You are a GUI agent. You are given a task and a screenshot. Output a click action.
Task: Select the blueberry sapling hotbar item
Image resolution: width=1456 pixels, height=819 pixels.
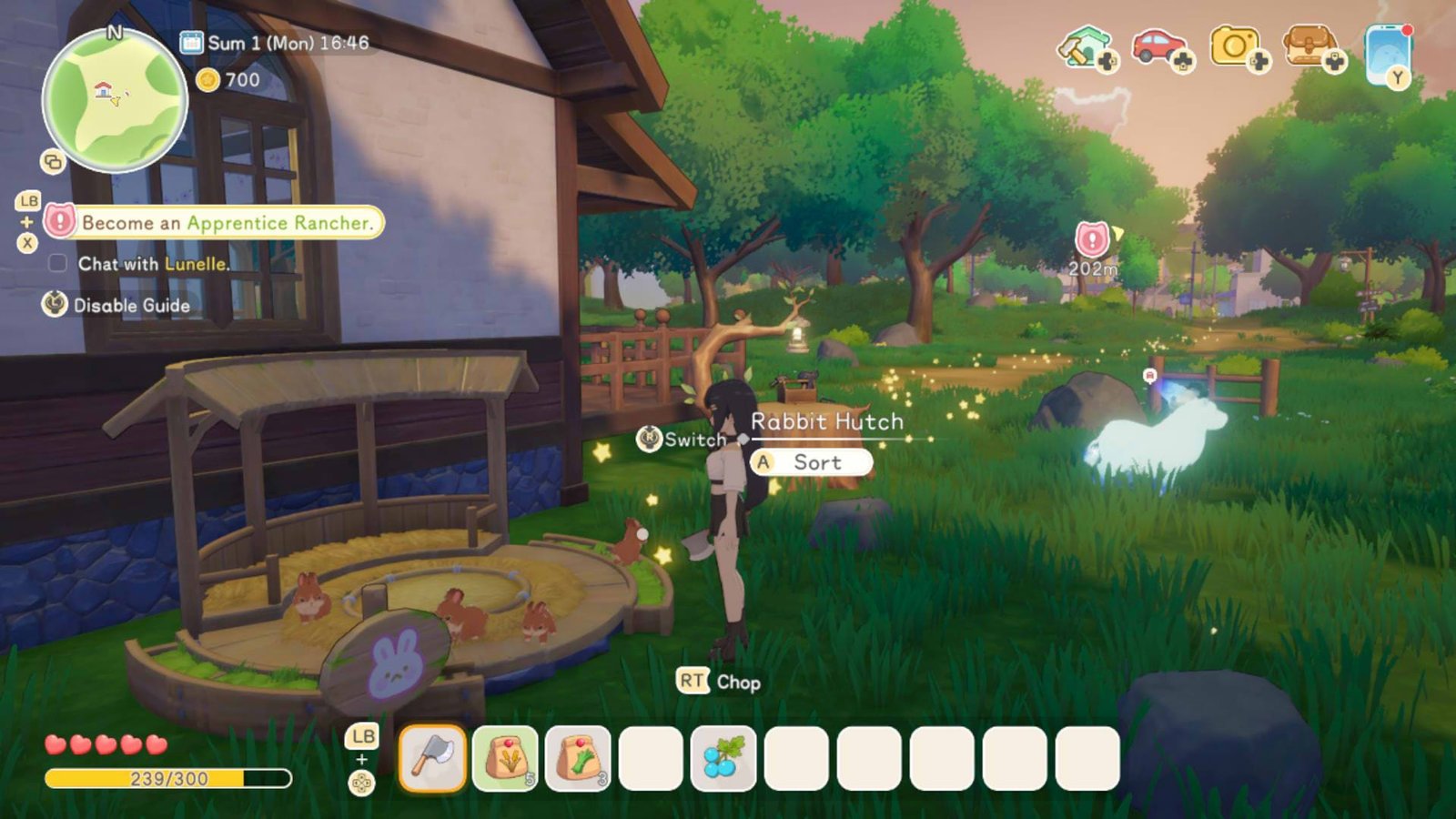[x=722, y=757]
